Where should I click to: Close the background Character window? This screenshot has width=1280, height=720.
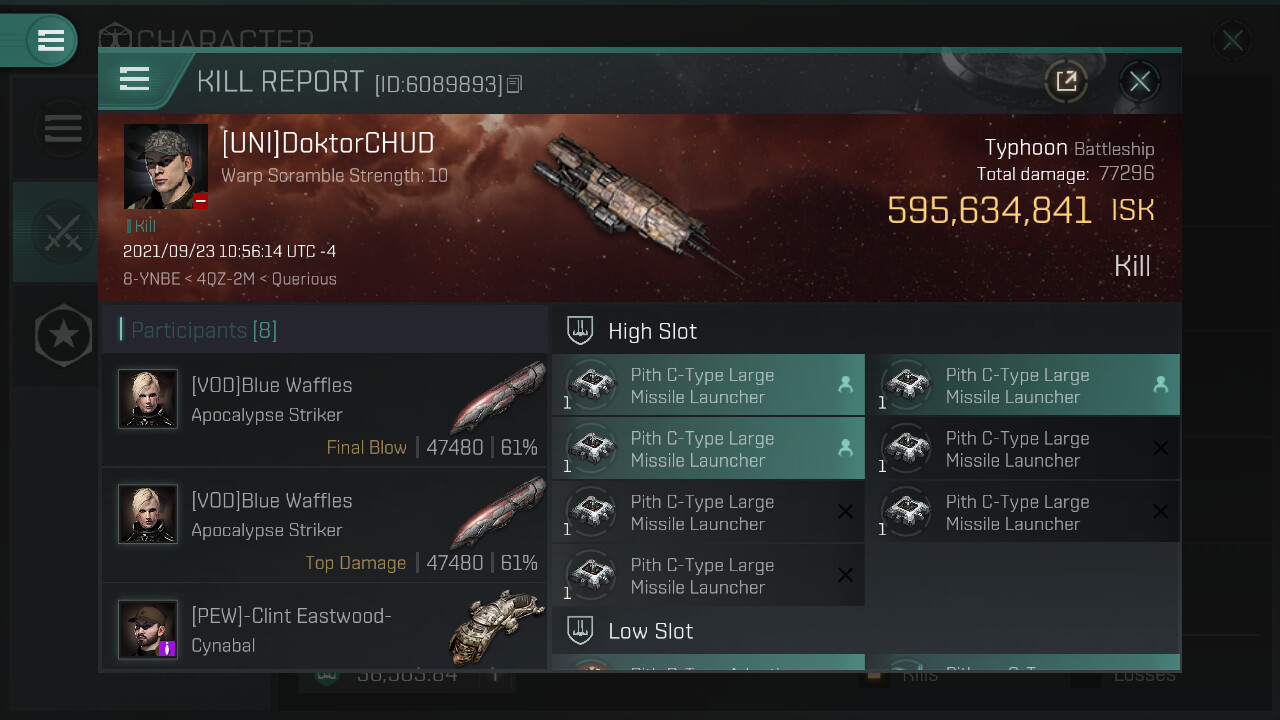[x=1232, y=41]
